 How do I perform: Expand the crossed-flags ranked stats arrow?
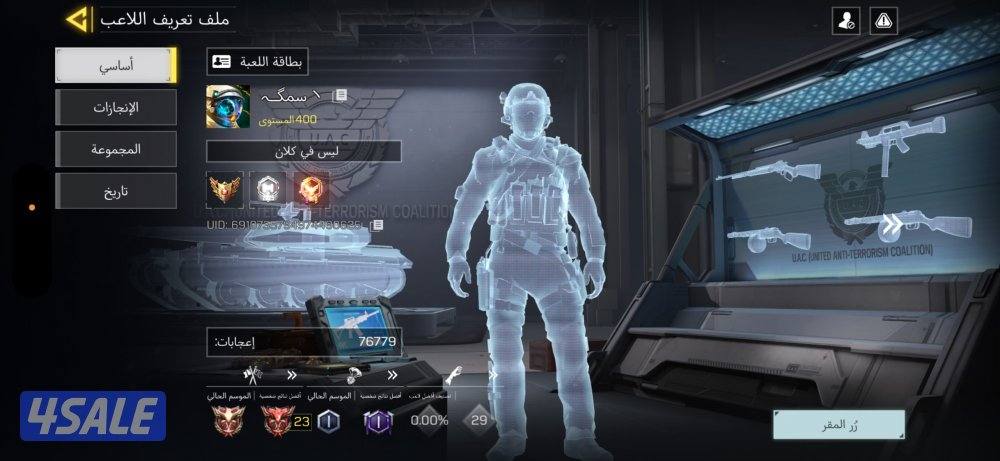(x=291, y=376)
